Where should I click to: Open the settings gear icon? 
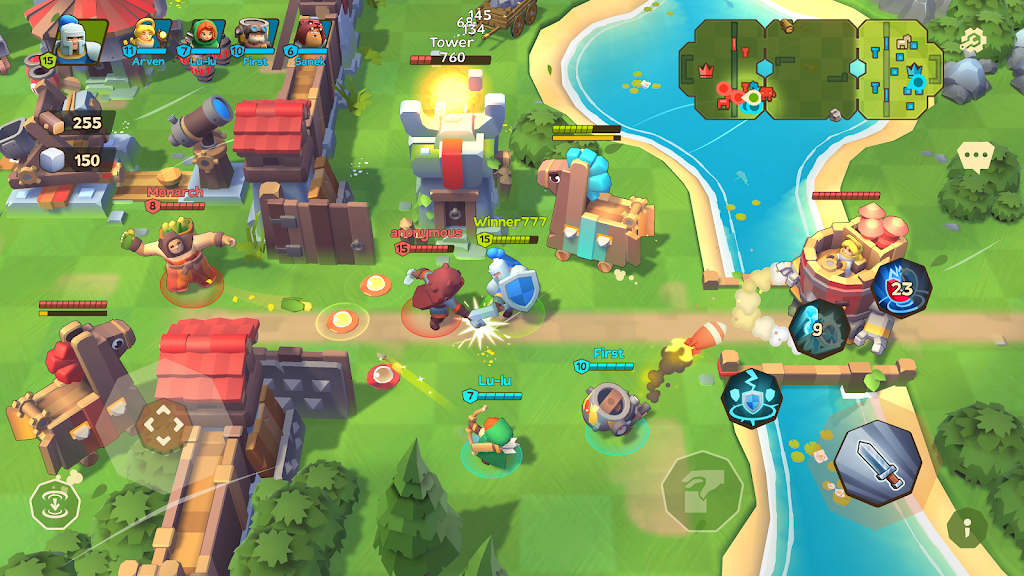pyautogui.click(x=972, y=40)
